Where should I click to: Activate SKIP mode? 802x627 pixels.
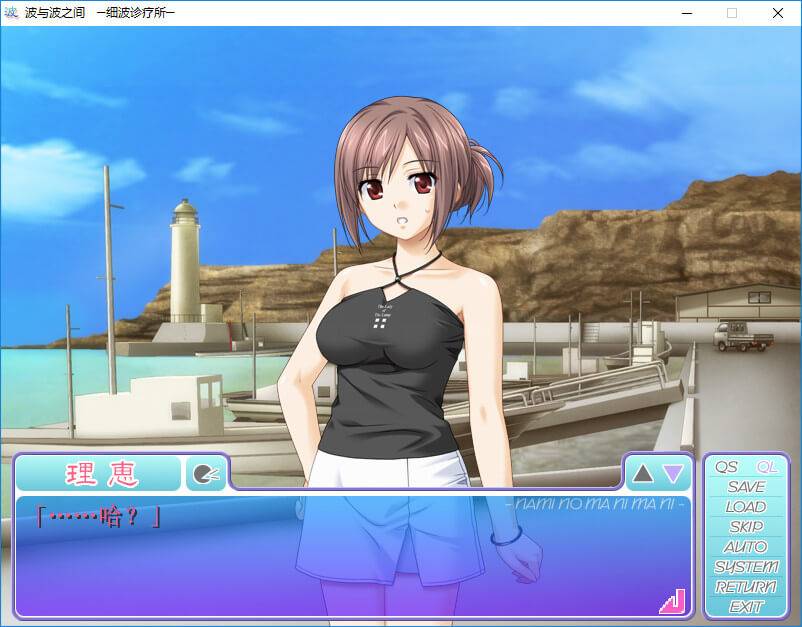click(x=746, y=527)
